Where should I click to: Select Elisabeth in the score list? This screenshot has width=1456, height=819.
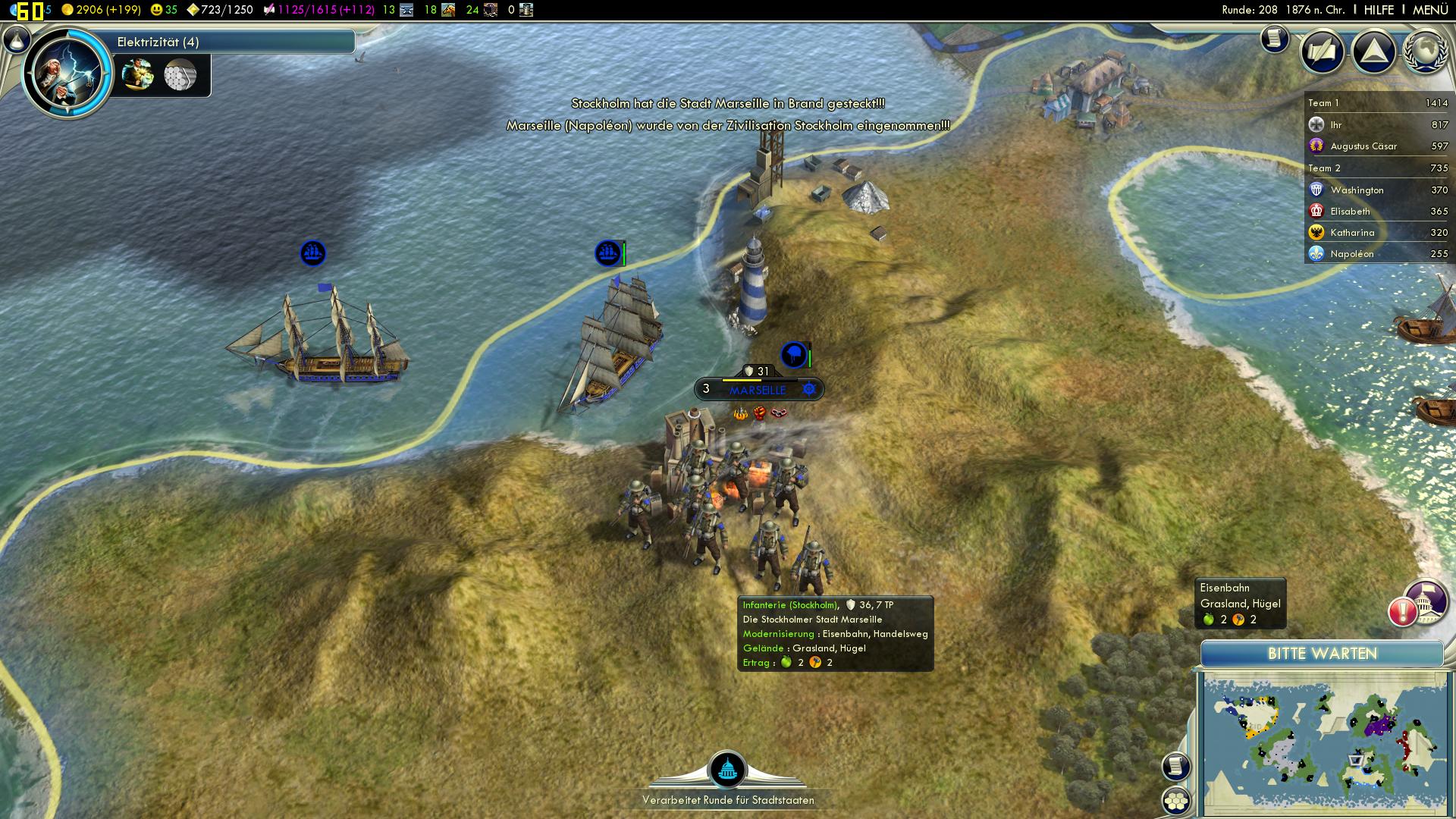[x=1350, y=212]
